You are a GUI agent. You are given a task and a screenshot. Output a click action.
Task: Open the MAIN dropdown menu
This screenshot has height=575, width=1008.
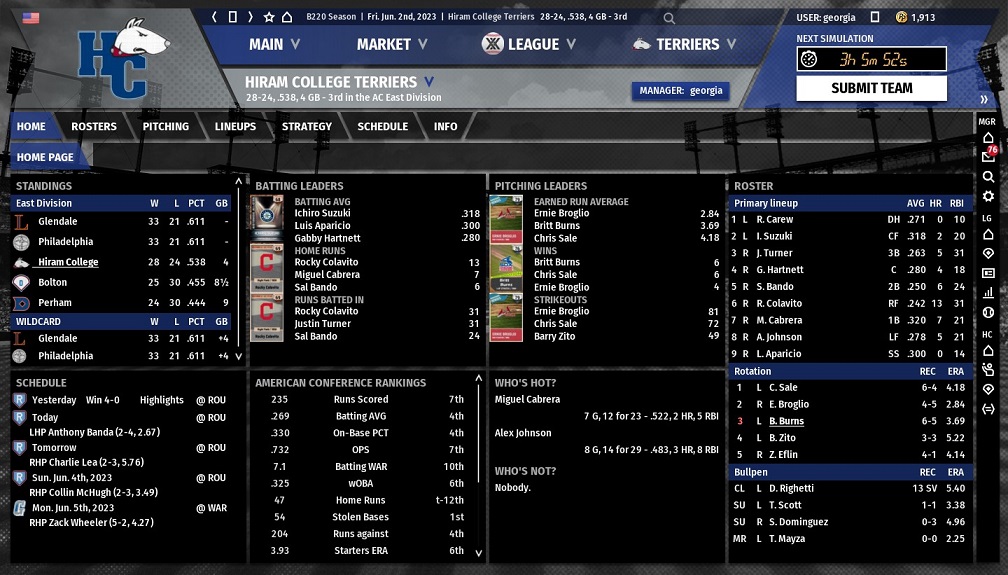pyautogui.click(x=274, y=44)
